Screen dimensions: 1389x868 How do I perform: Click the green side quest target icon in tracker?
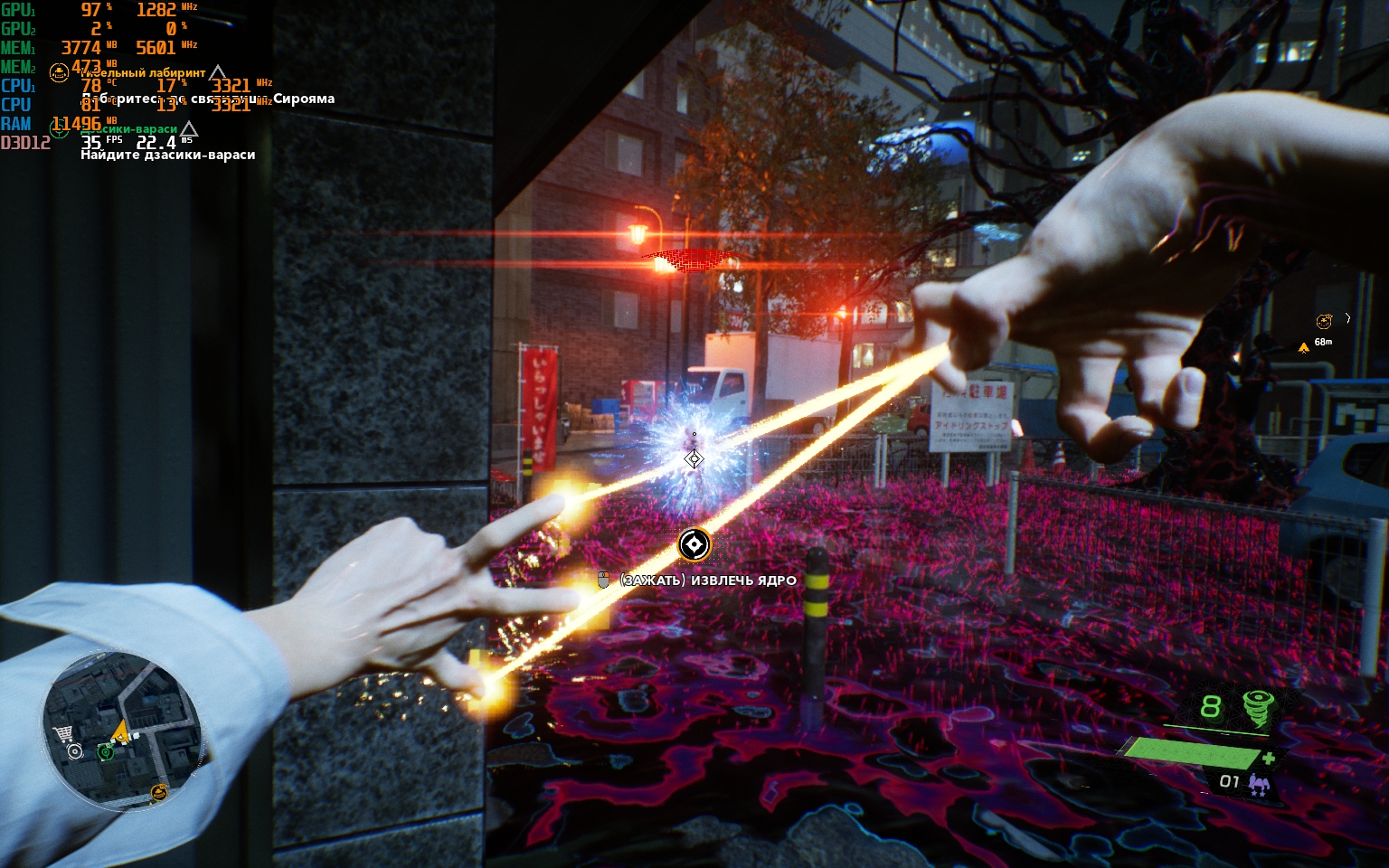point(60,129)
